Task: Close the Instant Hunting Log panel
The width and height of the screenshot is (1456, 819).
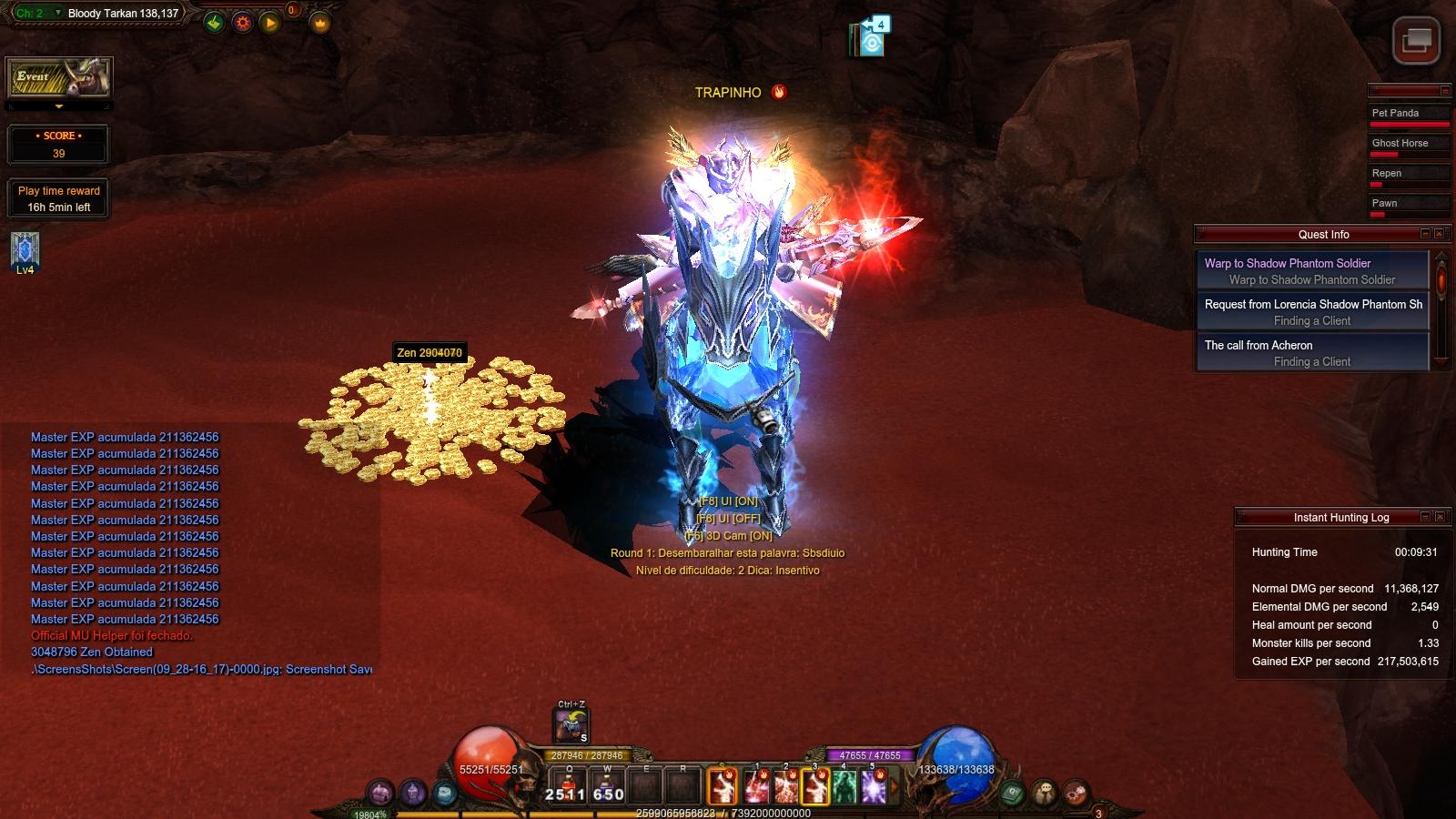Action: pos(1441,517)
